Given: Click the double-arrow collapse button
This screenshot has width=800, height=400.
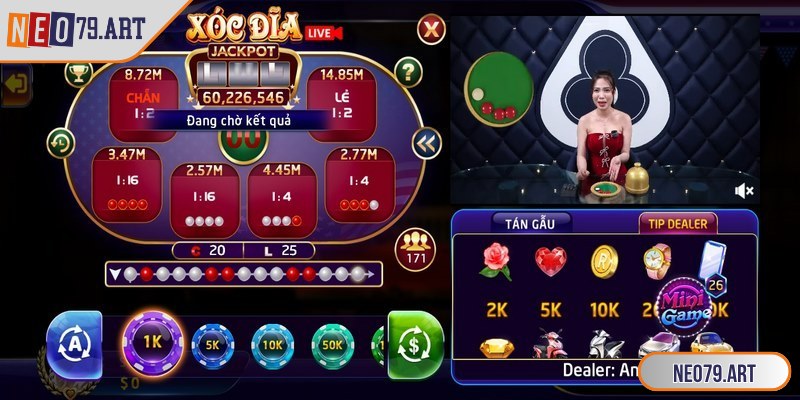Looking at the screenshot, I should (x=426, y=144).
